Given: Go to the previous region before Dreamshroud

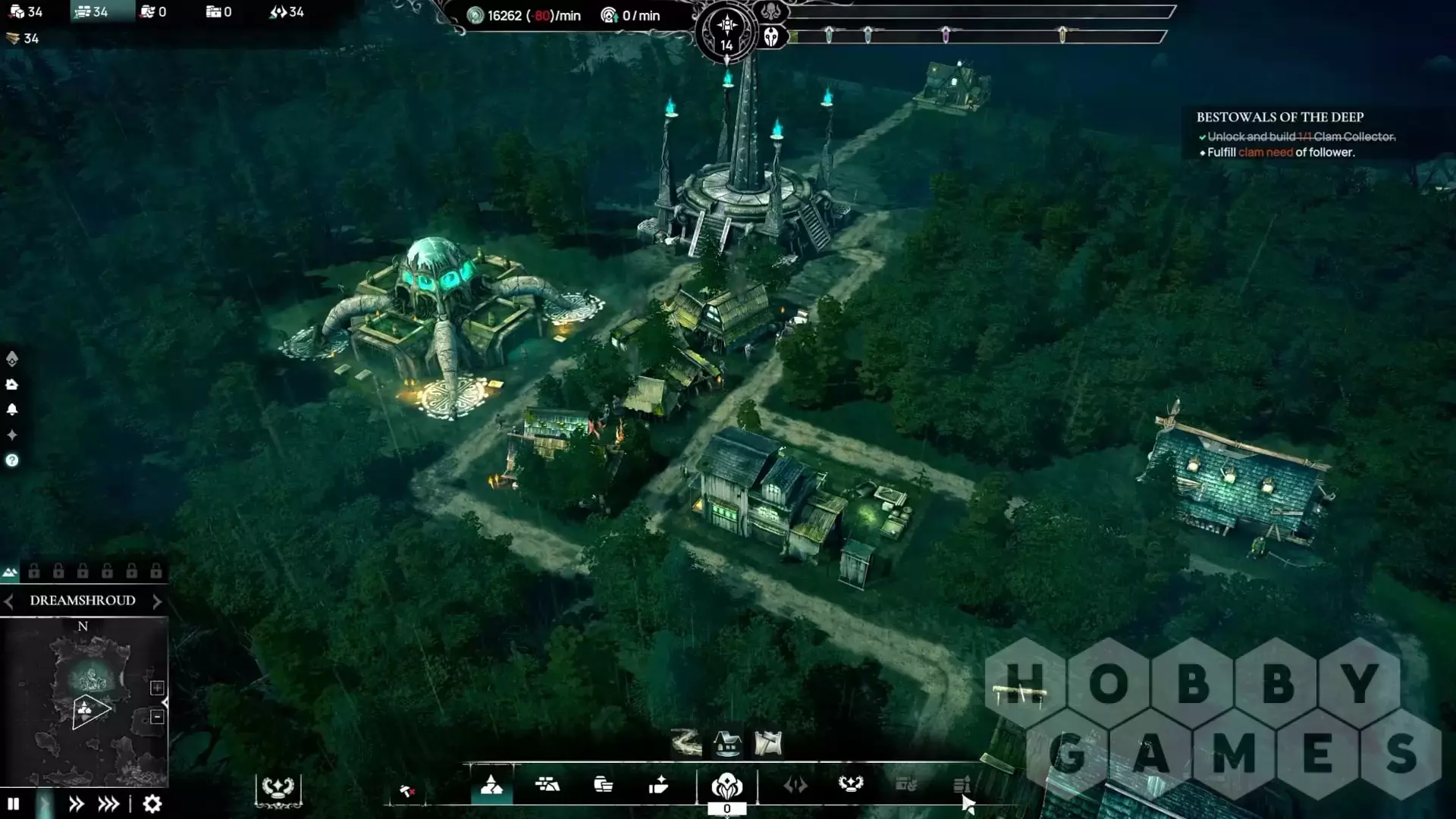Looking at the screenshot, I should coord(9,601).
